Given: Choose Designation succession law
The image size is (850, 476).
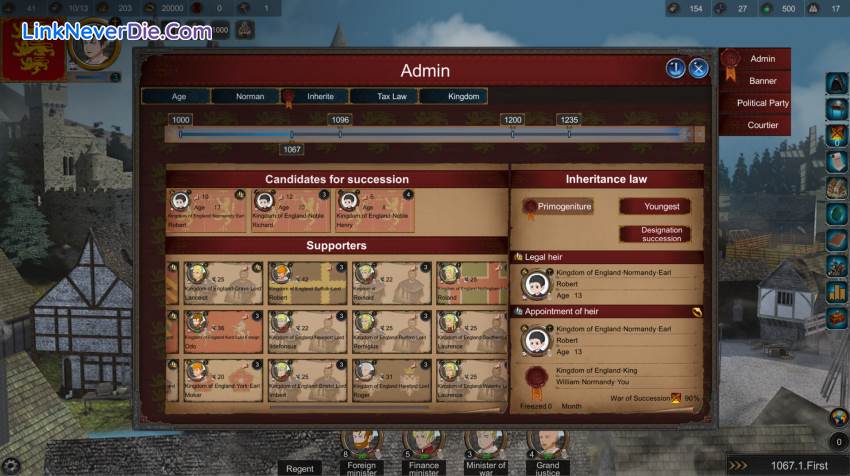Looking at the screenshot, I should 661,234.
